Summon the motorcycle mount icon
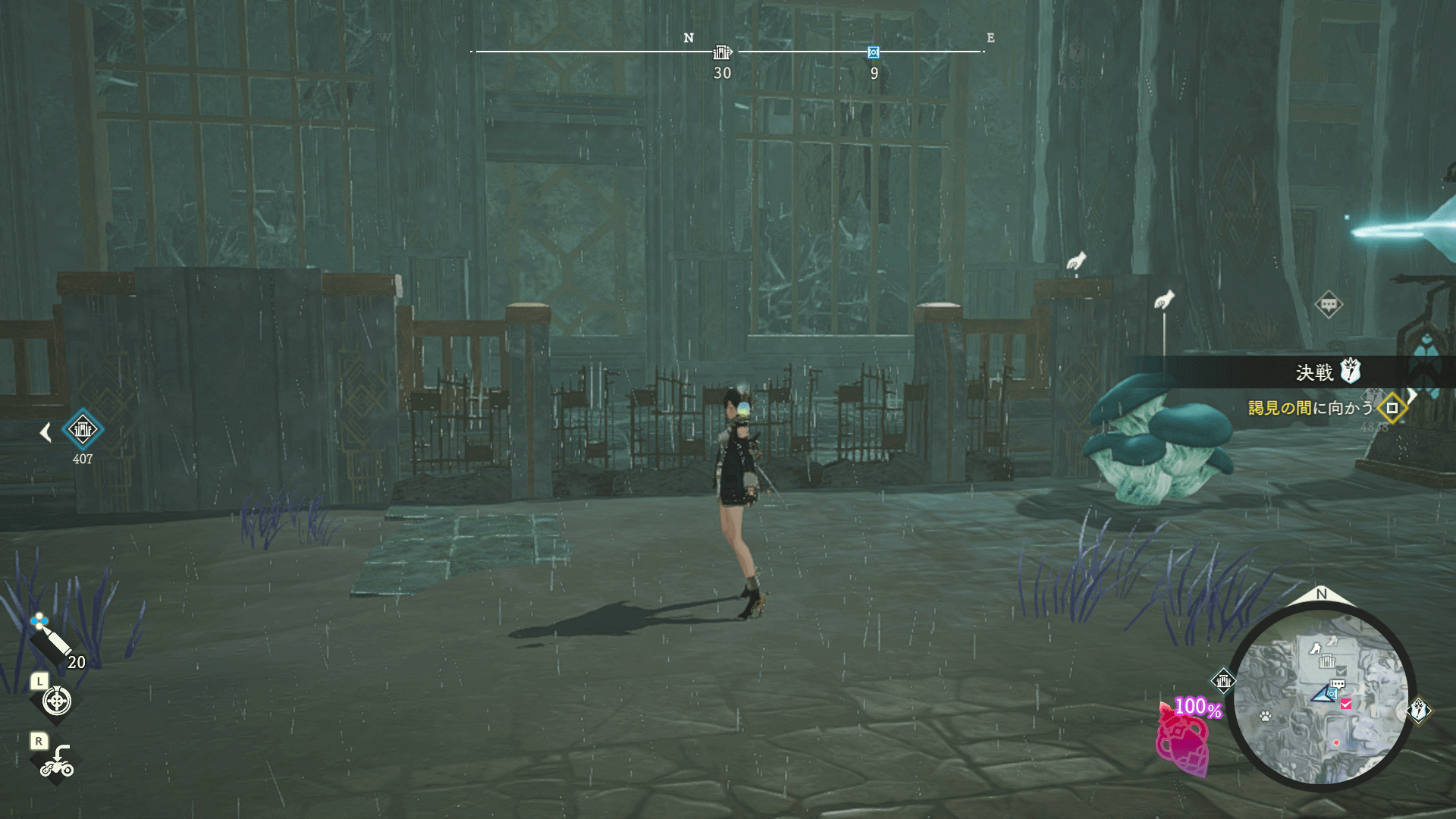 57,761
